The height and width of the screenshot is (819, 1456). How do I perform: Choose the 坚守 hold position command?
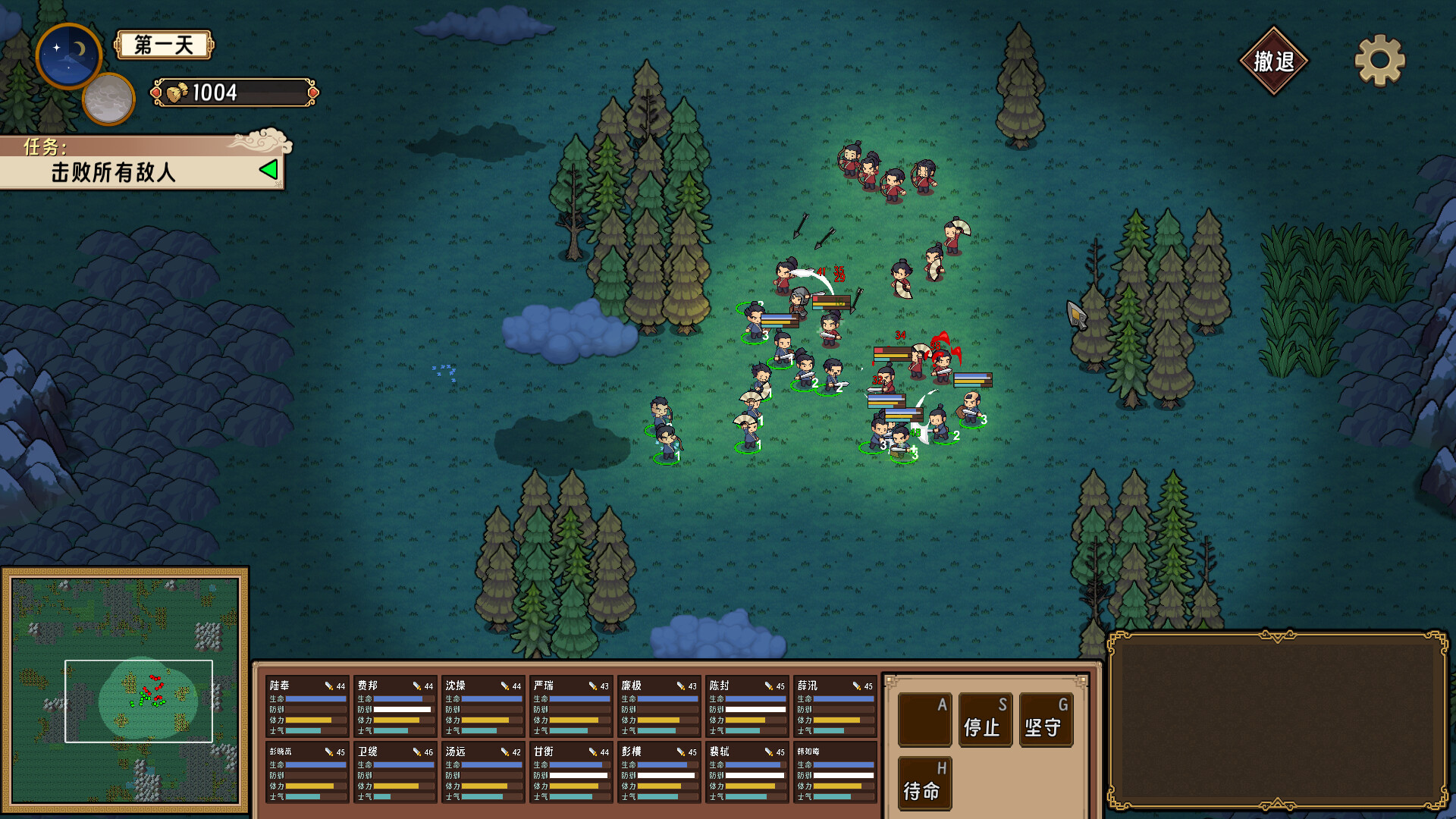pyautogui.click(x=1045, y=720)
